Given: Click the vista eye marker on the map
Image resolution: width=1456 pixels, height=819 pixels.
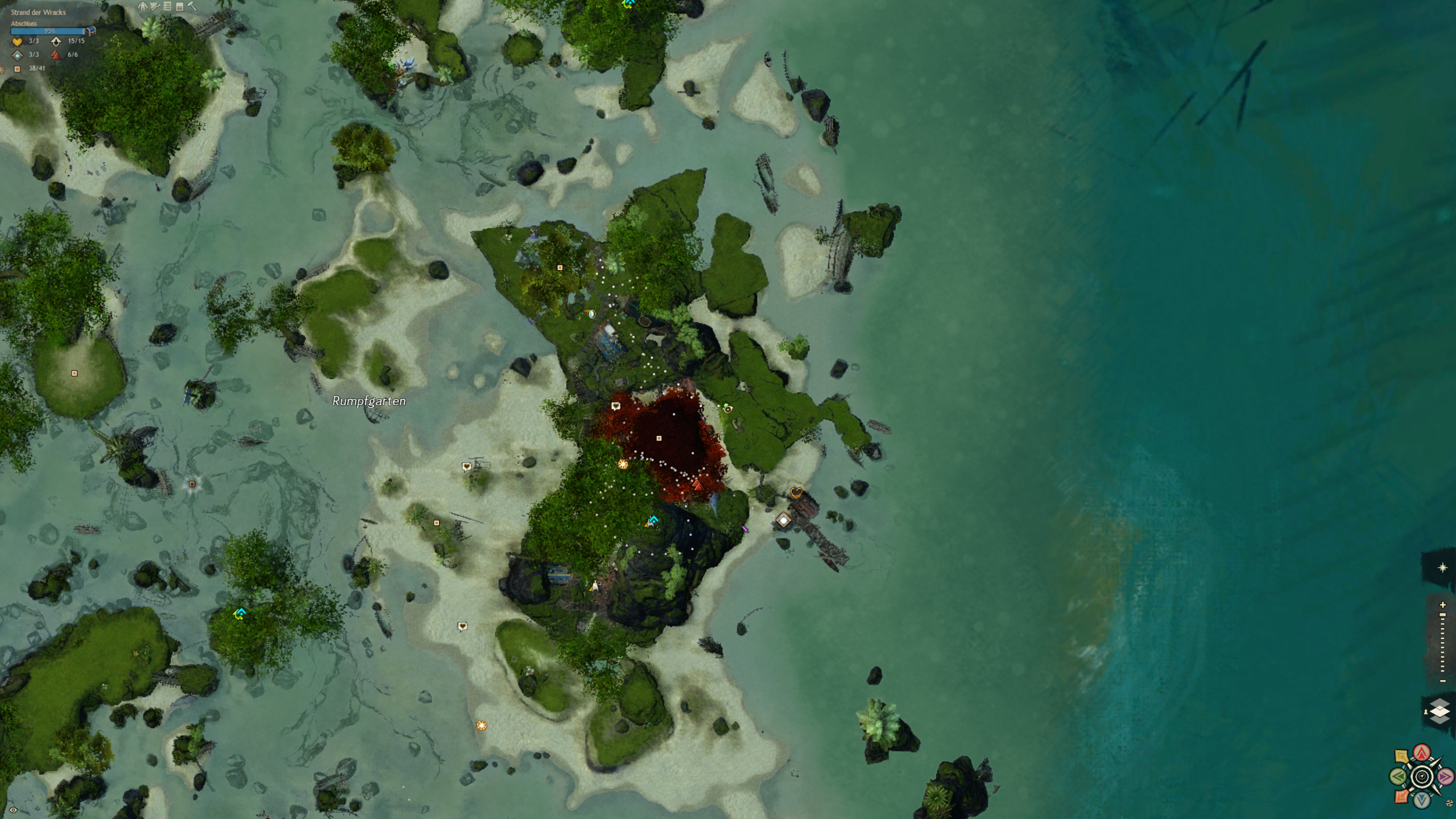Looking at the screenshot, I should click(727, 408).
